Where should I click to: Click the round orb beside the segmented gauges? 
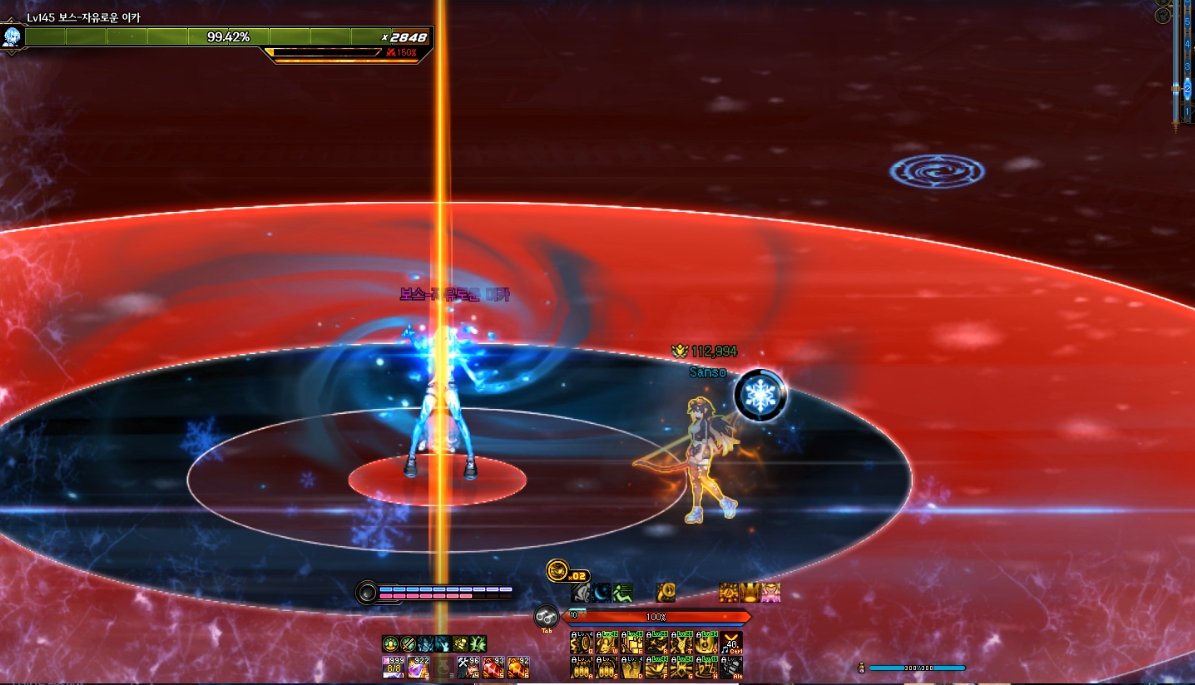(367, 593)
